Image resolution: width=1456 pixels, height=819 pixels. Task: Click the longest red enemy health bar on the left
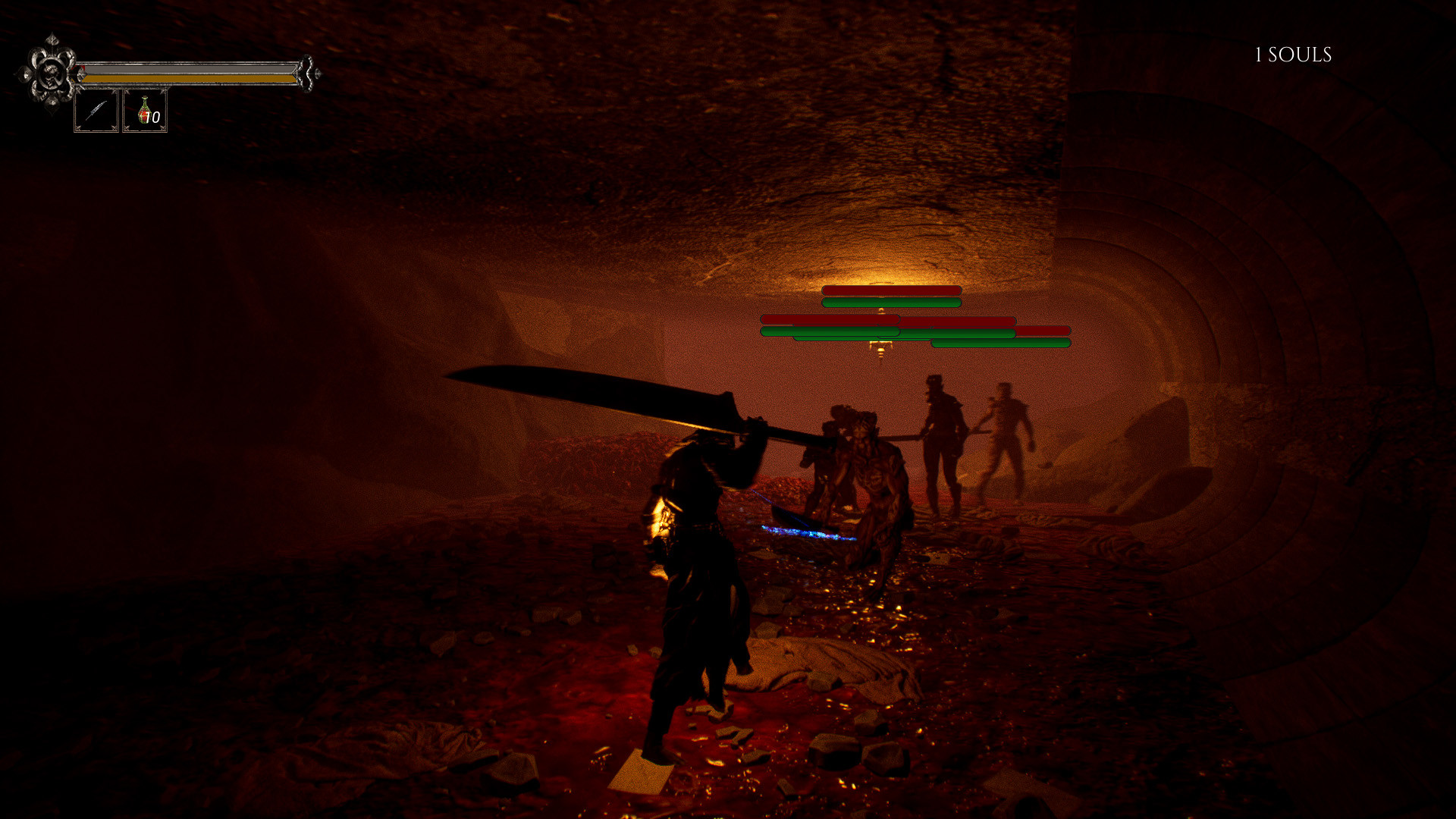click(x=827, y=321)
